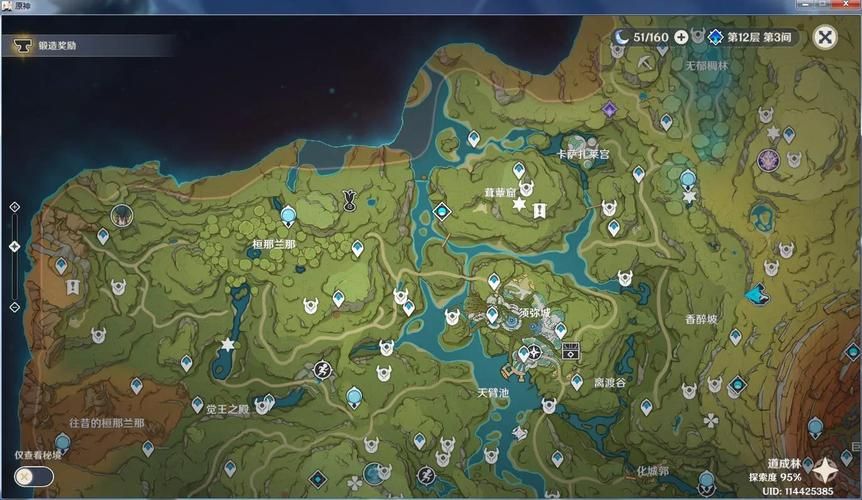Open the four-pointed star map menu button
Image resolution: width=862 pixels, height=500 pixels.
click(826, 470)
